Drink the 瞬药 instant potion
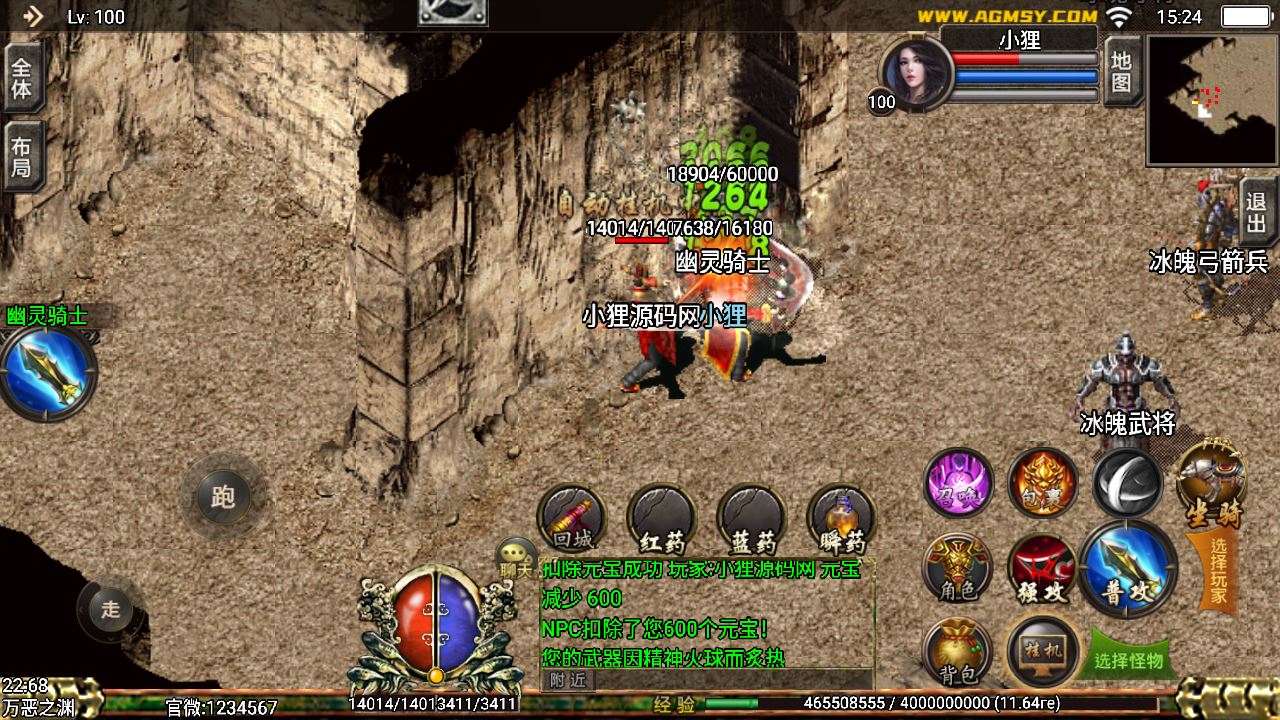Screen dimensions: 1280x720 click(x=841, y=520)
